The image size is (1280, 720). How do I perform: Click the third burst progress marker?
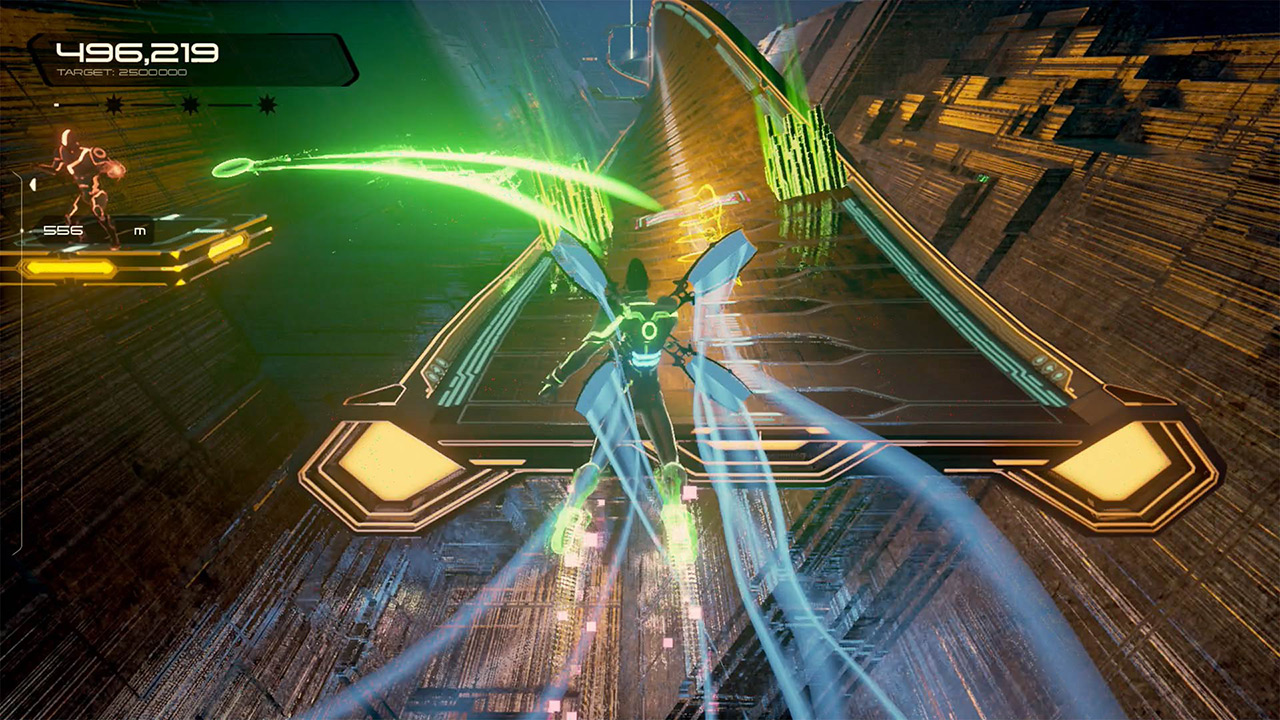click(266, 104)
